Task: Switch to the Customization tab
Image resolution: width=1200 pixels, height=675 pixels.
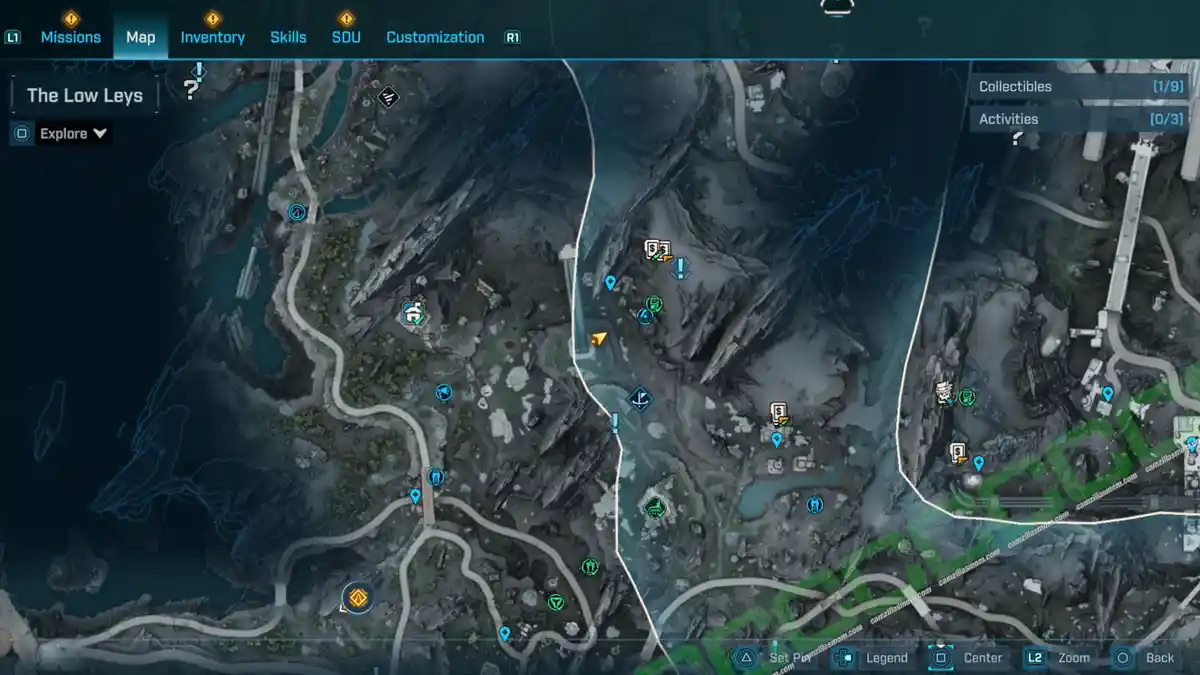Action: 435,37
